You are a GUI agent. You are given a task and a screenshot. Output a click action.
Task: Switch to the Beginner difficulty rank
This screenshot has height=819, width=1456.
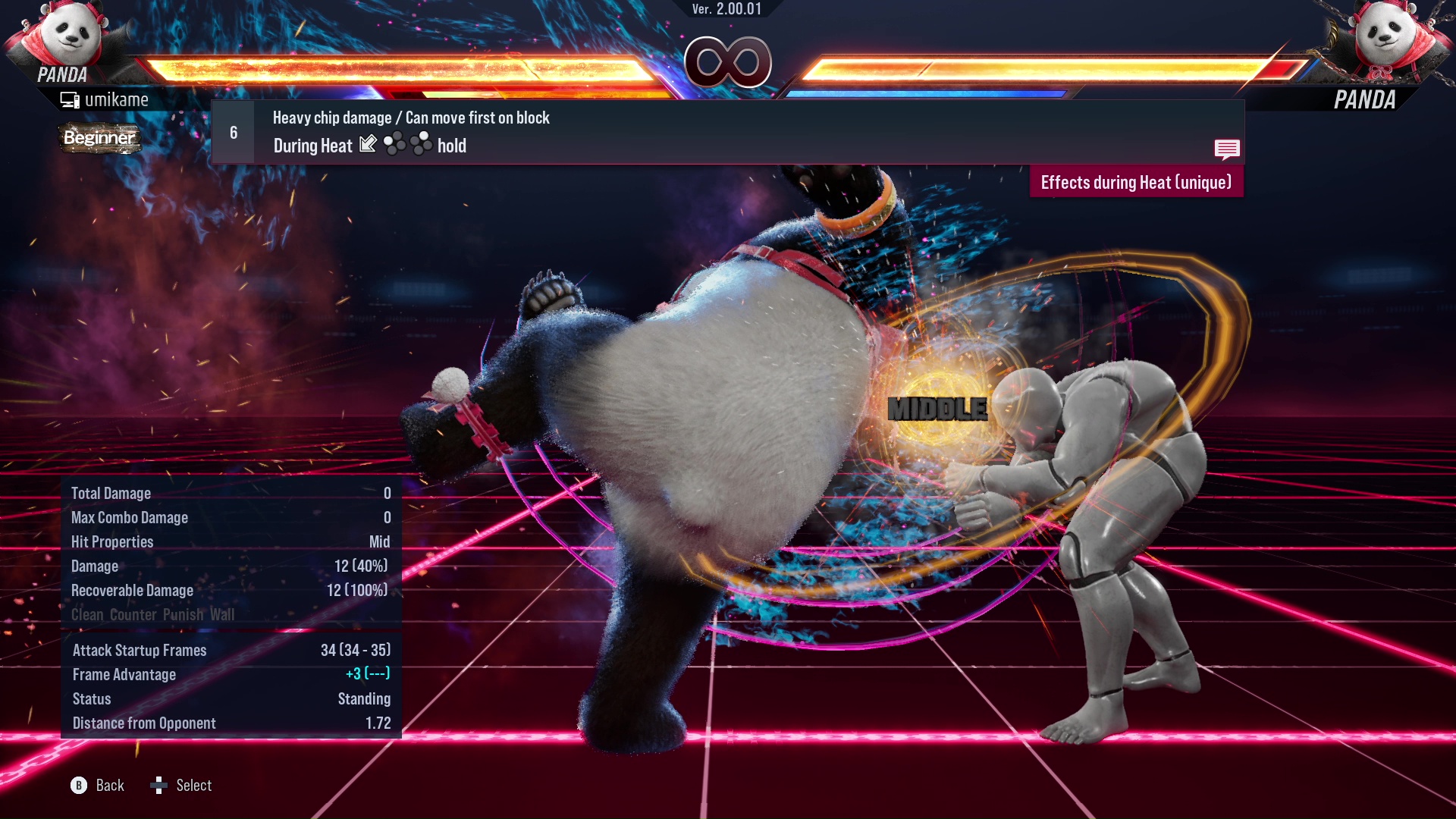tap(100, 139)
